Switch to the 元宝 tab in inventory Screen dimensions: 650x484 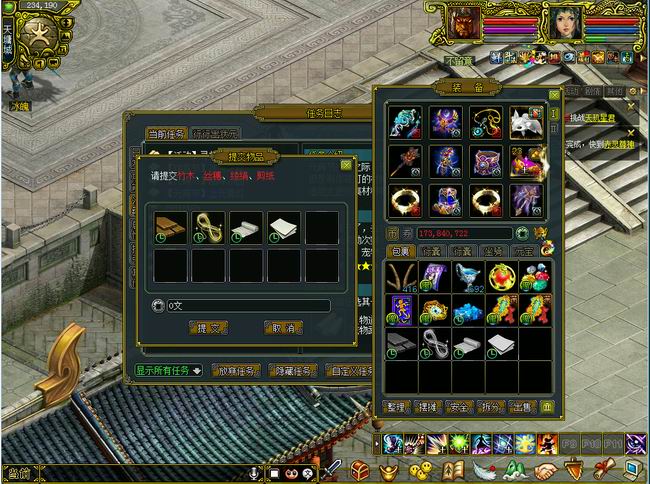(x=521, y=251)
